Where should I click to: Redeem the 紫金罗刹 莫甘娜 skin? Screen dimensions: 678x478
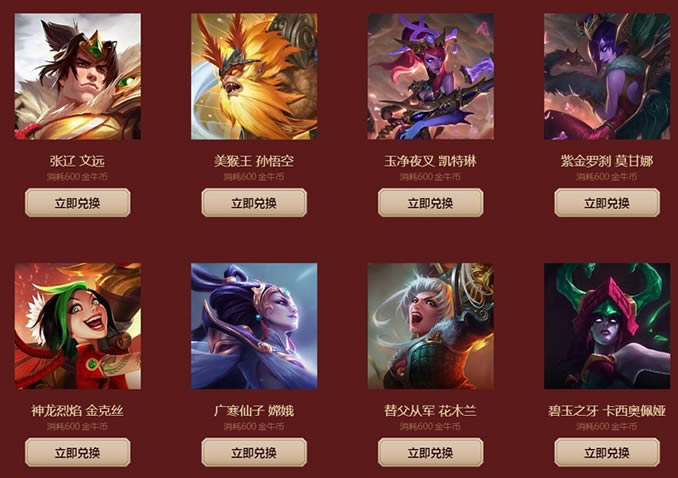[x=607, y=203]
